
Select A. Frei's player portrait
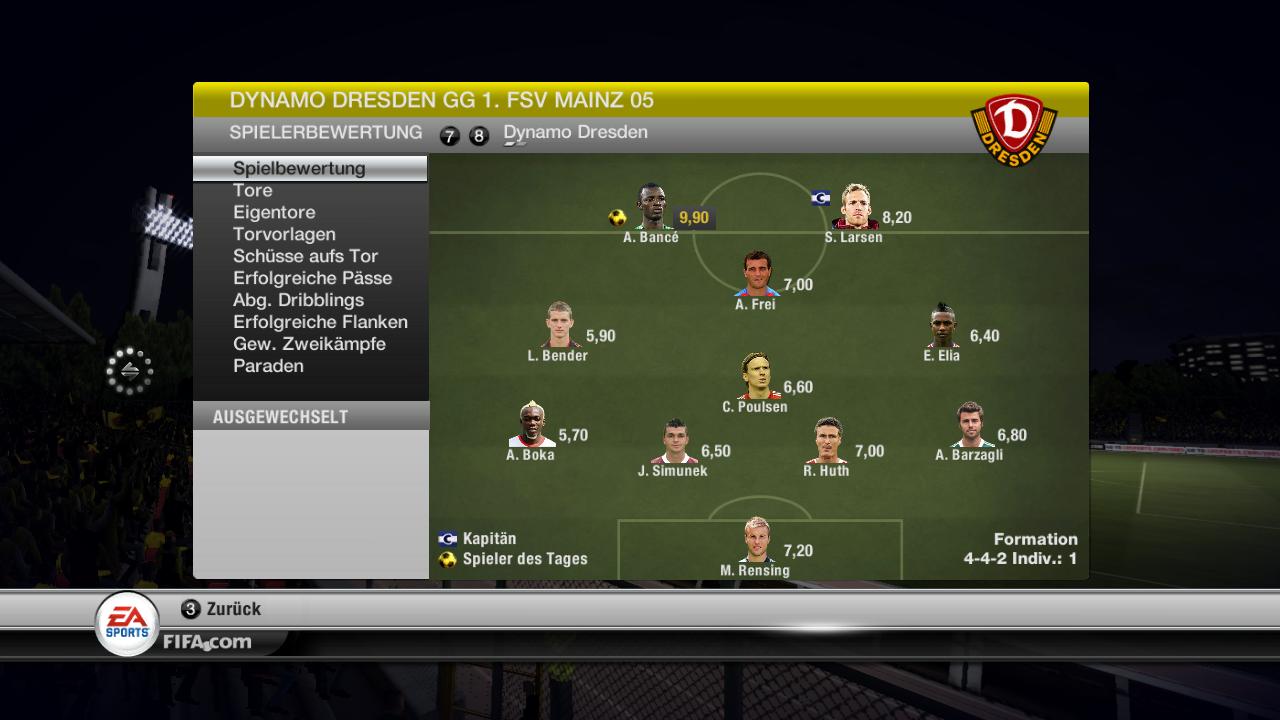[x=757, y=275]
